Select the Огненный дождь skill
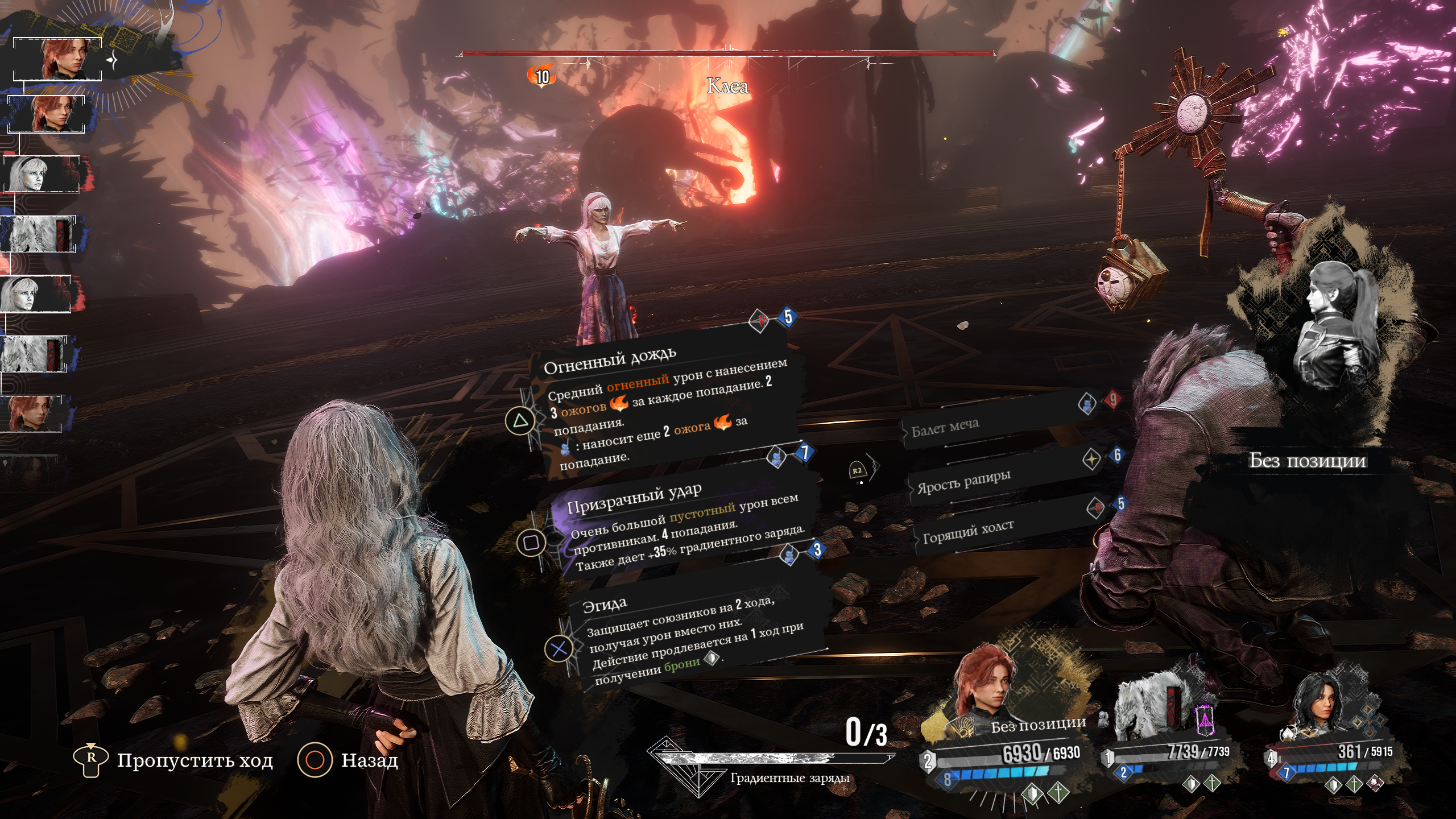The height and width of the screenshot is (819, 1456). [660, 398]
